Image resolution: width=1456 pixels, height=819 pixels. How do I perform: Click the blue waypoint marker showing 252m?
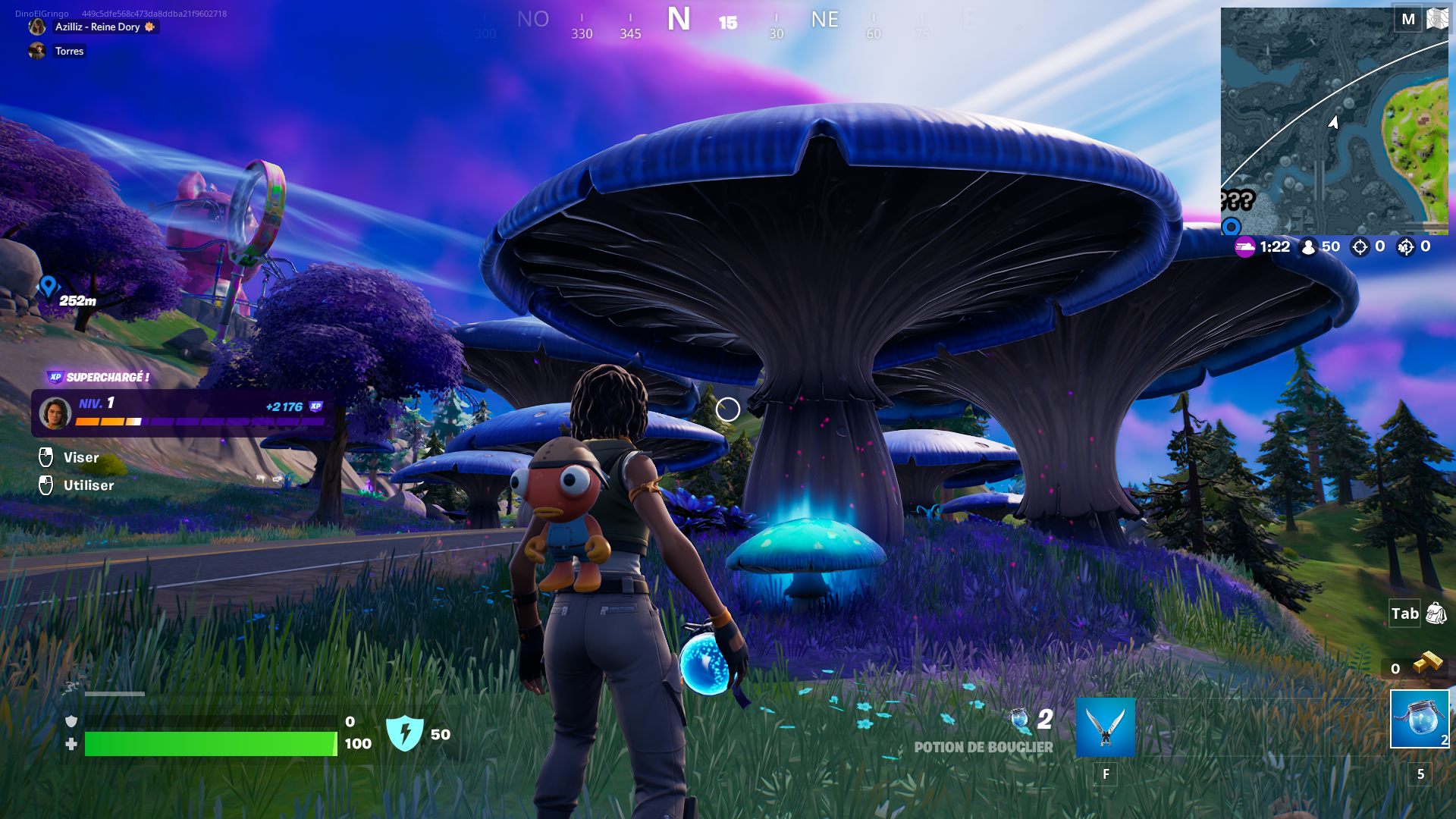pyautogui.click(x=48, y=287)
